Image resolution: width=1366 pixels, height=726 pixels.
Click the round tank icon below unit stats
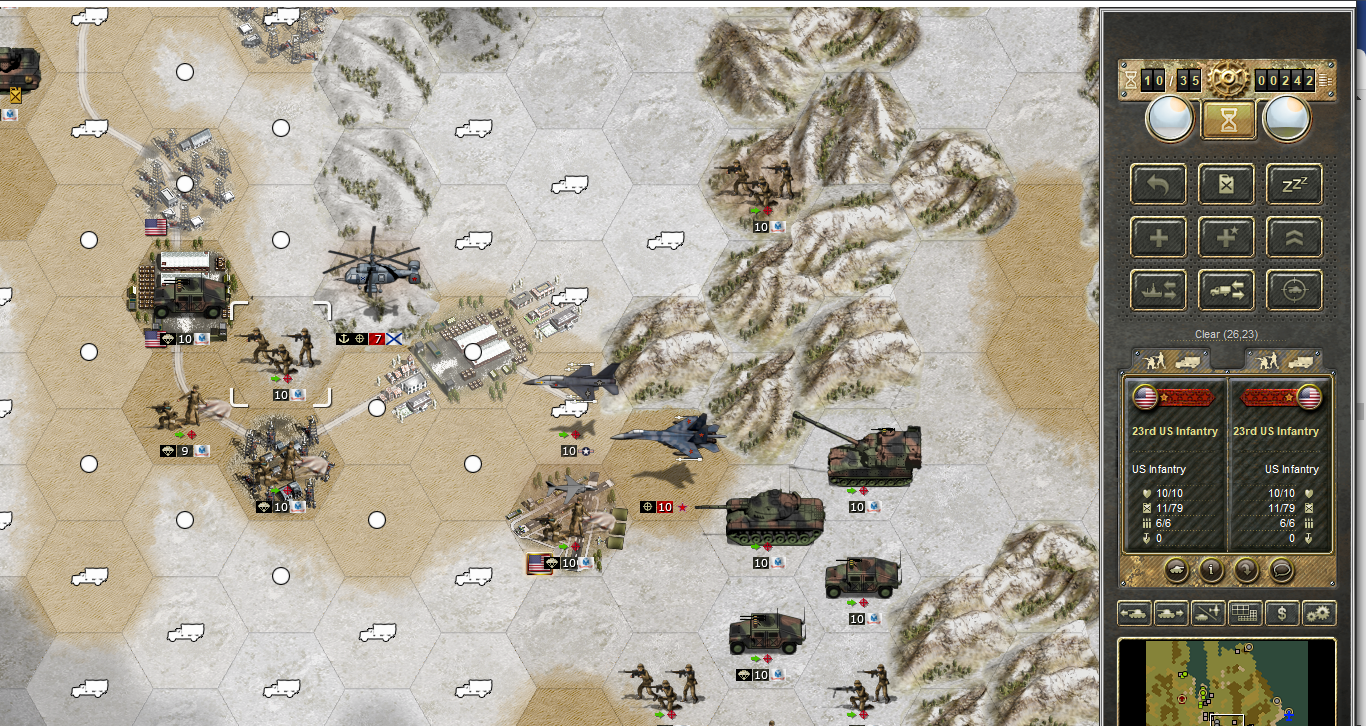tap(1176, 570)
